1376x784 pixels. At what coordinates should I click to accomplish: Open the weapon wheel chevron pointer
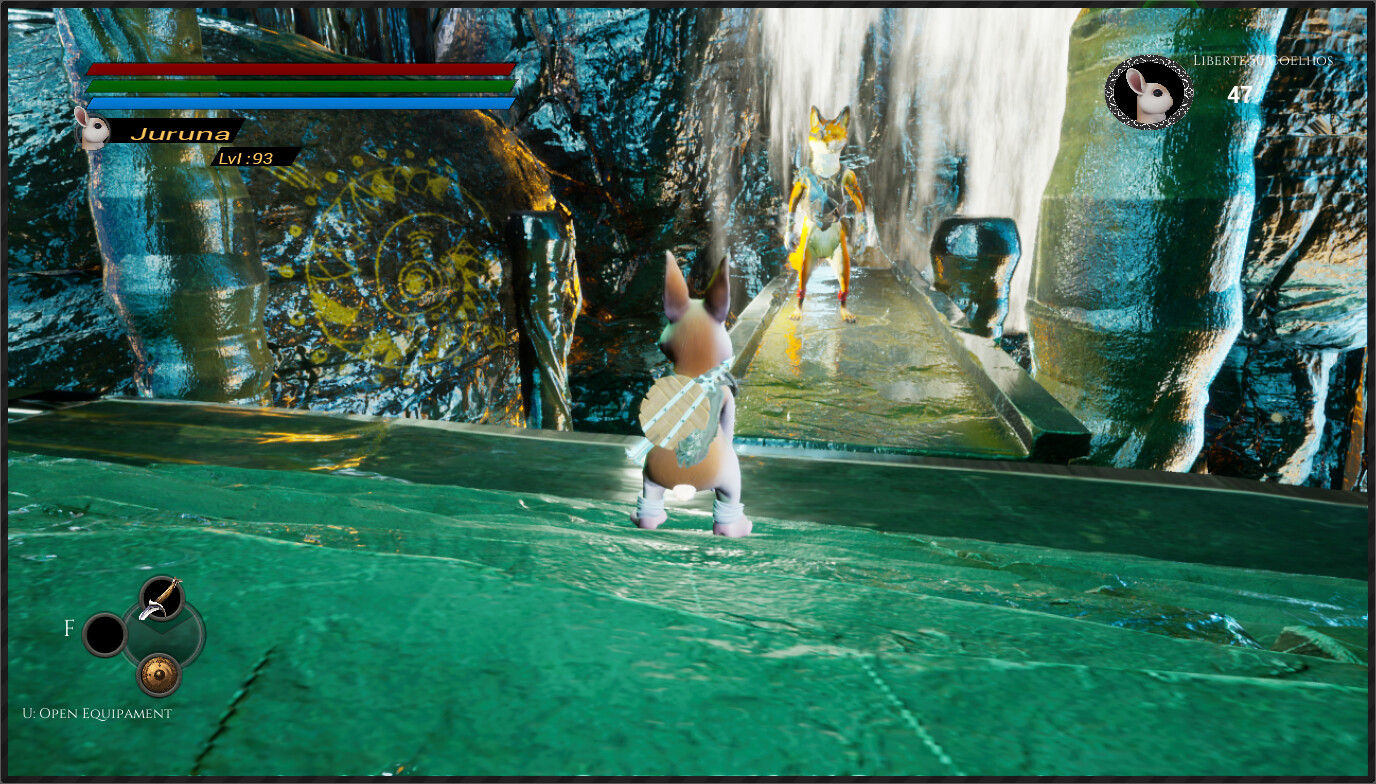pos(160,630)
